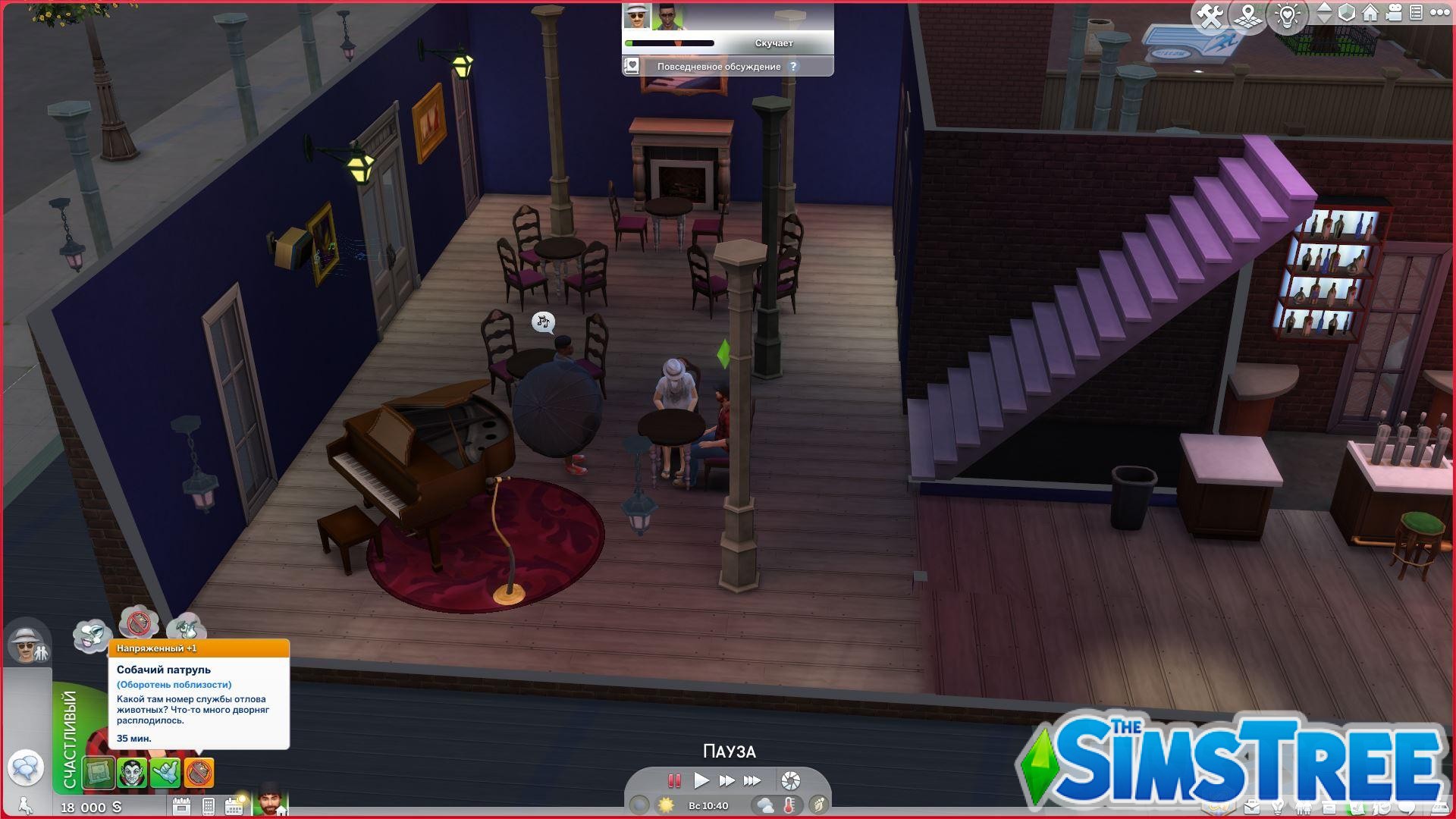Open the three-dots options menu
The image size is (1456, 819).
click(x=1440, y=13)
